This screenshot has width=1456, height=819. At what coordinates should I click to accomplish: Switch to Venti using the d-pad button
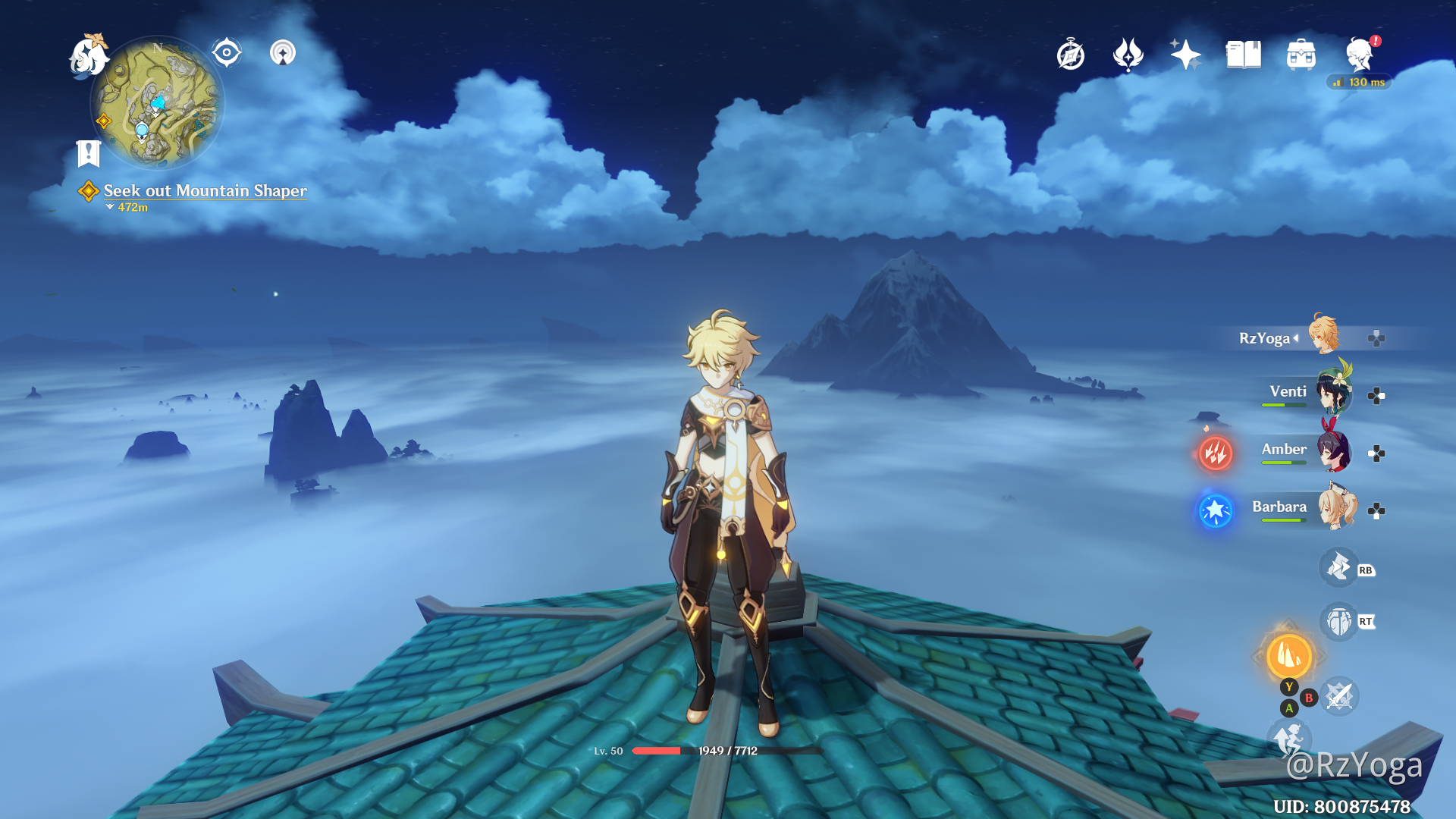(1376, 395)
